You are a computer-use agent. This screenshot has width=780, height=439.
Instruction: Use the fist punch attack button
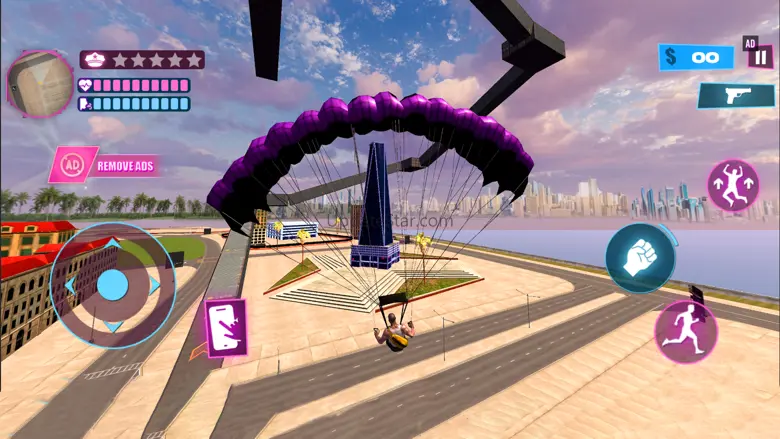639,257
